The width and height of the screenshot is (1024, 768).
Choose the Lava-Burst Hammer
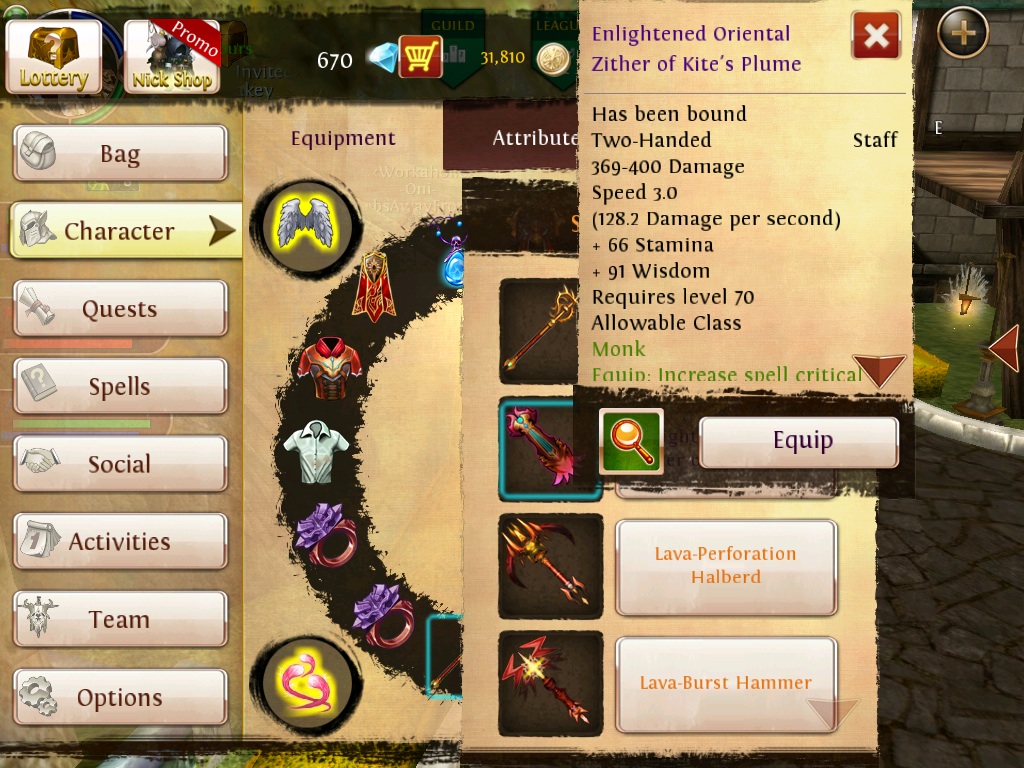(x=725, y=684)
